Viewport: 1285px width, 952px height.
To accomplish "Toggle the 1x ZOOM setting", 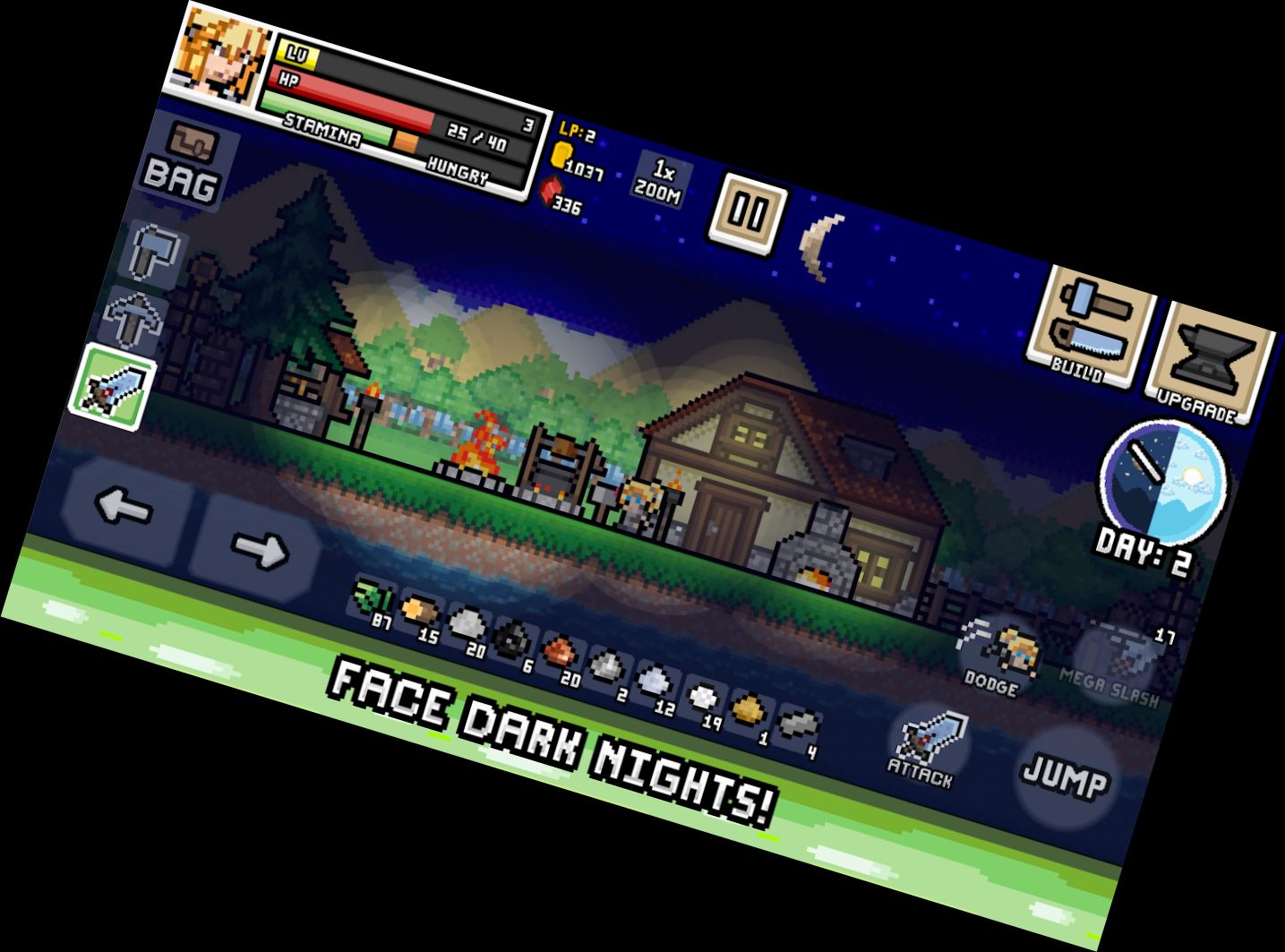I will 661,179.
